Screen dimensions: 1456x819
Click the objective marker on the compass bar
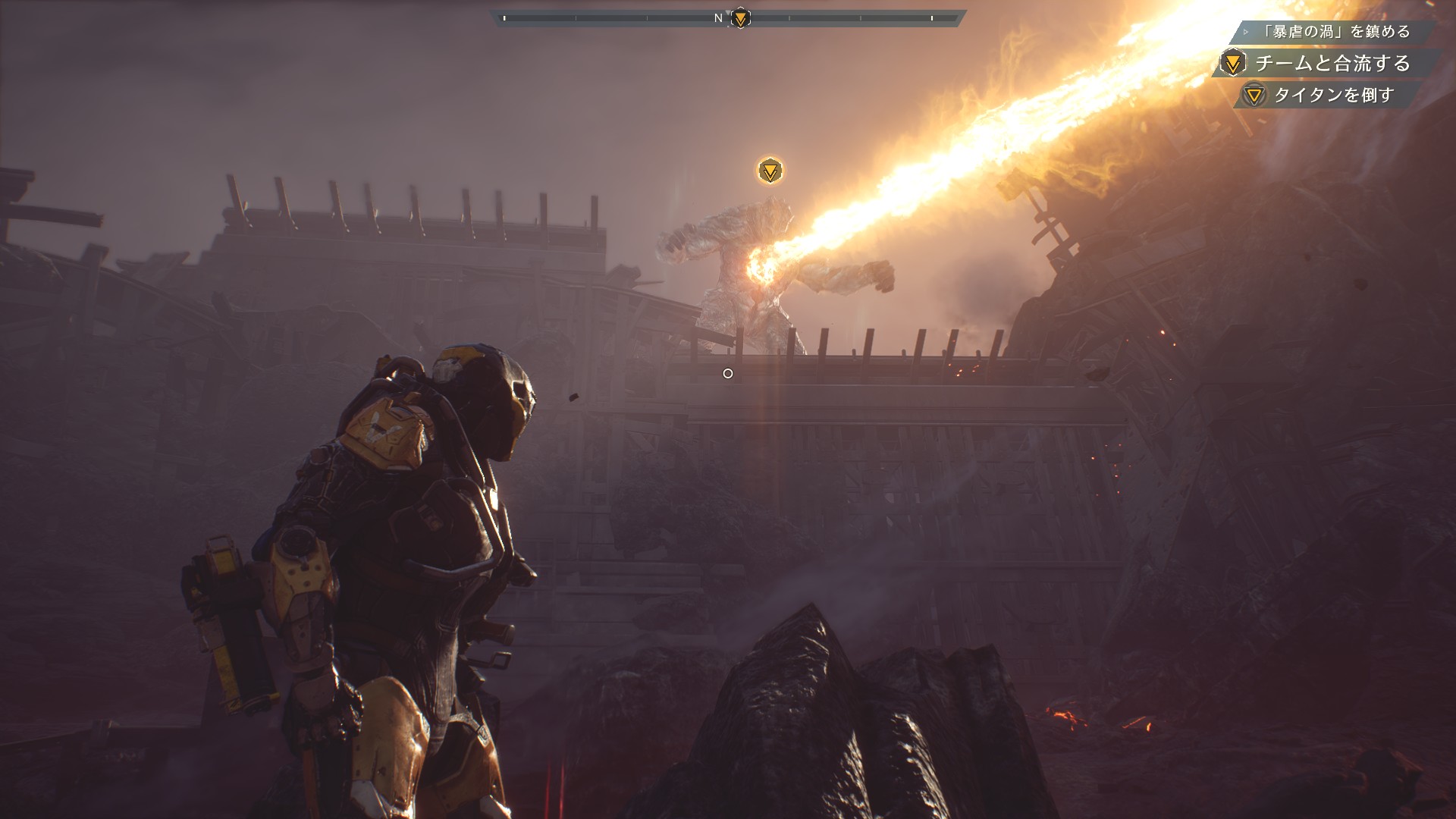pos(740,18)
